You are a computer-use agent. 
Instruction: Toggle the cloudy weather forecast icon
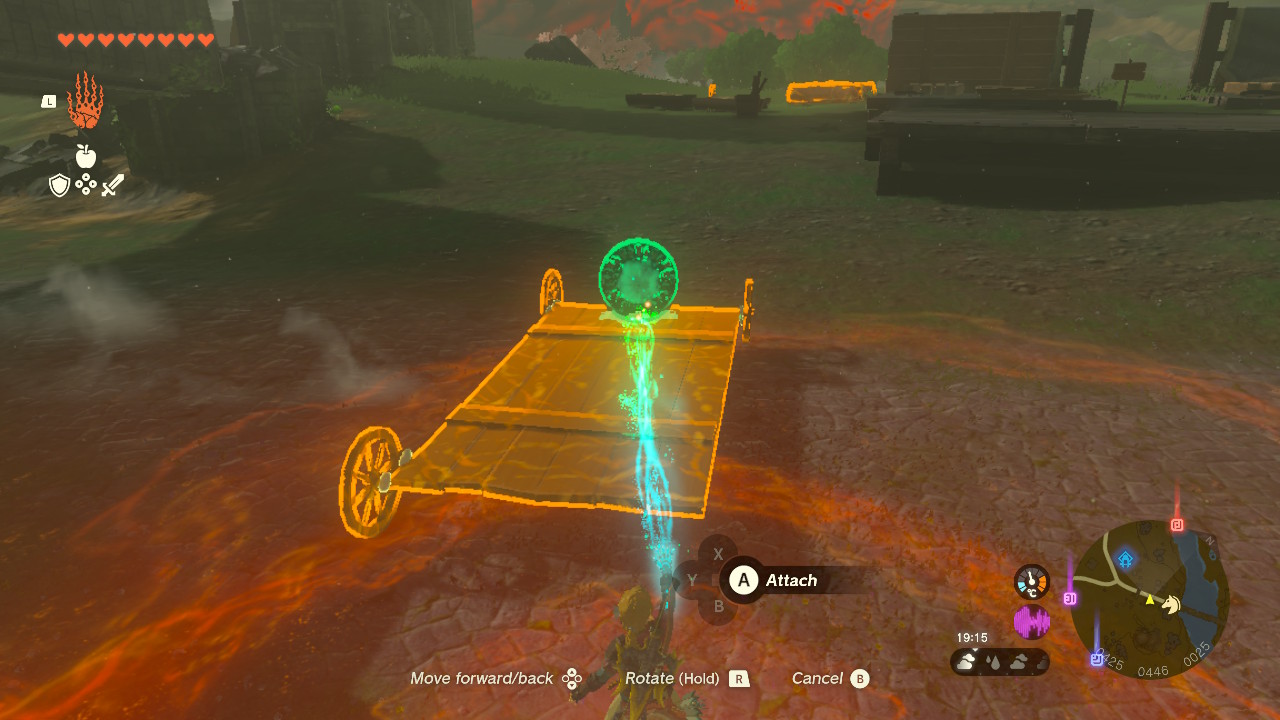click(966, 661)
